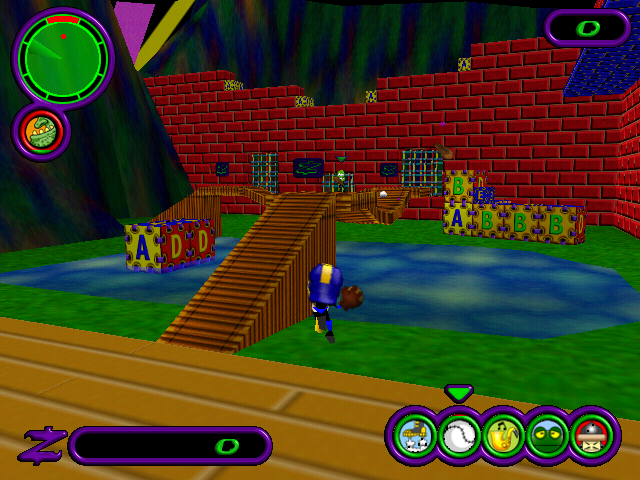The width and height of the screenshot is (640, 480).
Task: Activate the golden saxophone icon
Action: pyautogui.click(x=503, y=437)
